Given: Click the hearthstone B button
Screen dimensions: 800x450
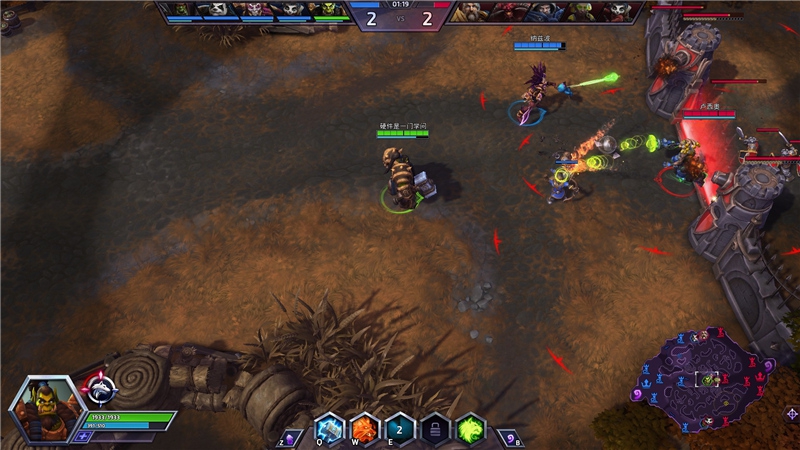Looking at the screenshot, I should (508, 437).
